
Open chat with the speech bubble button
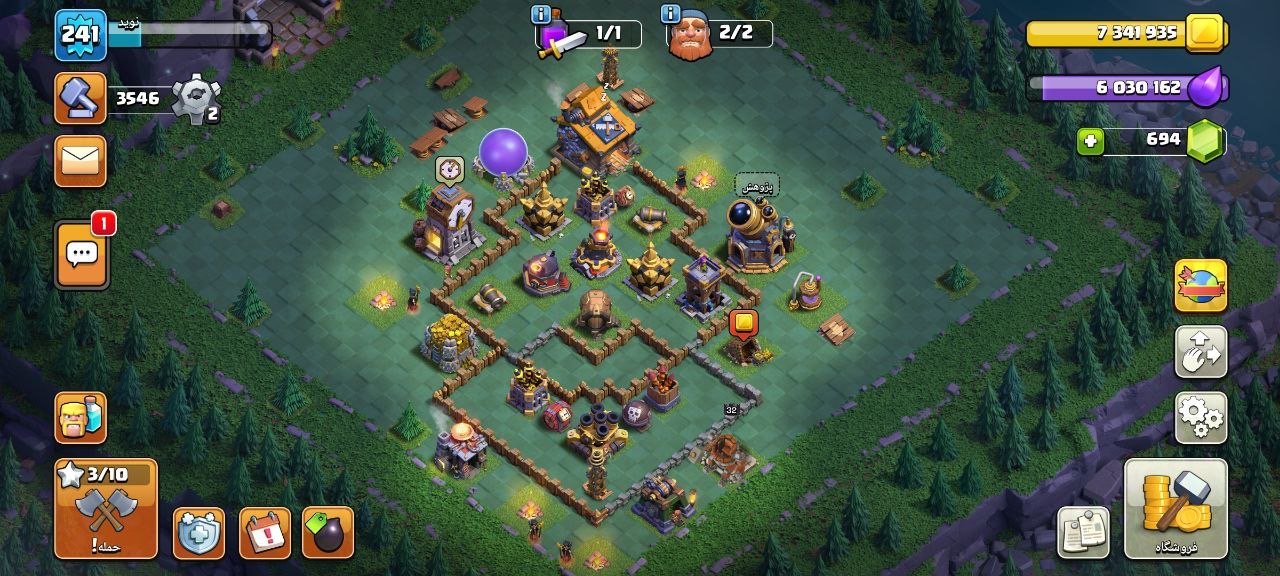coord(81,254)
